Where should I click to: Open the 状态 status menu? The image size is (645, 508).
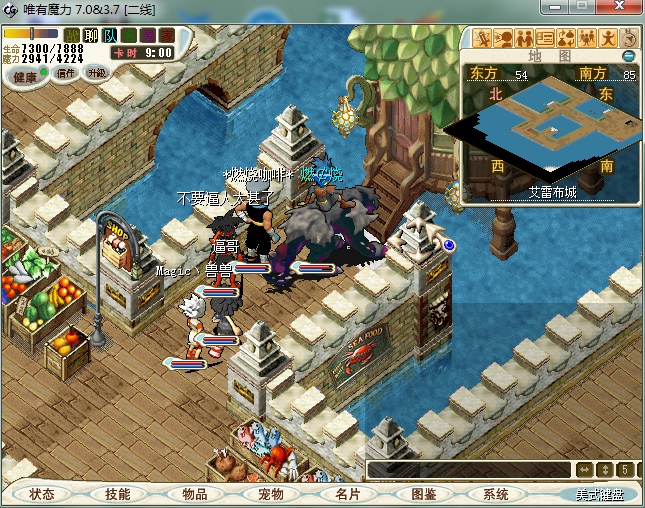[42, 494]
